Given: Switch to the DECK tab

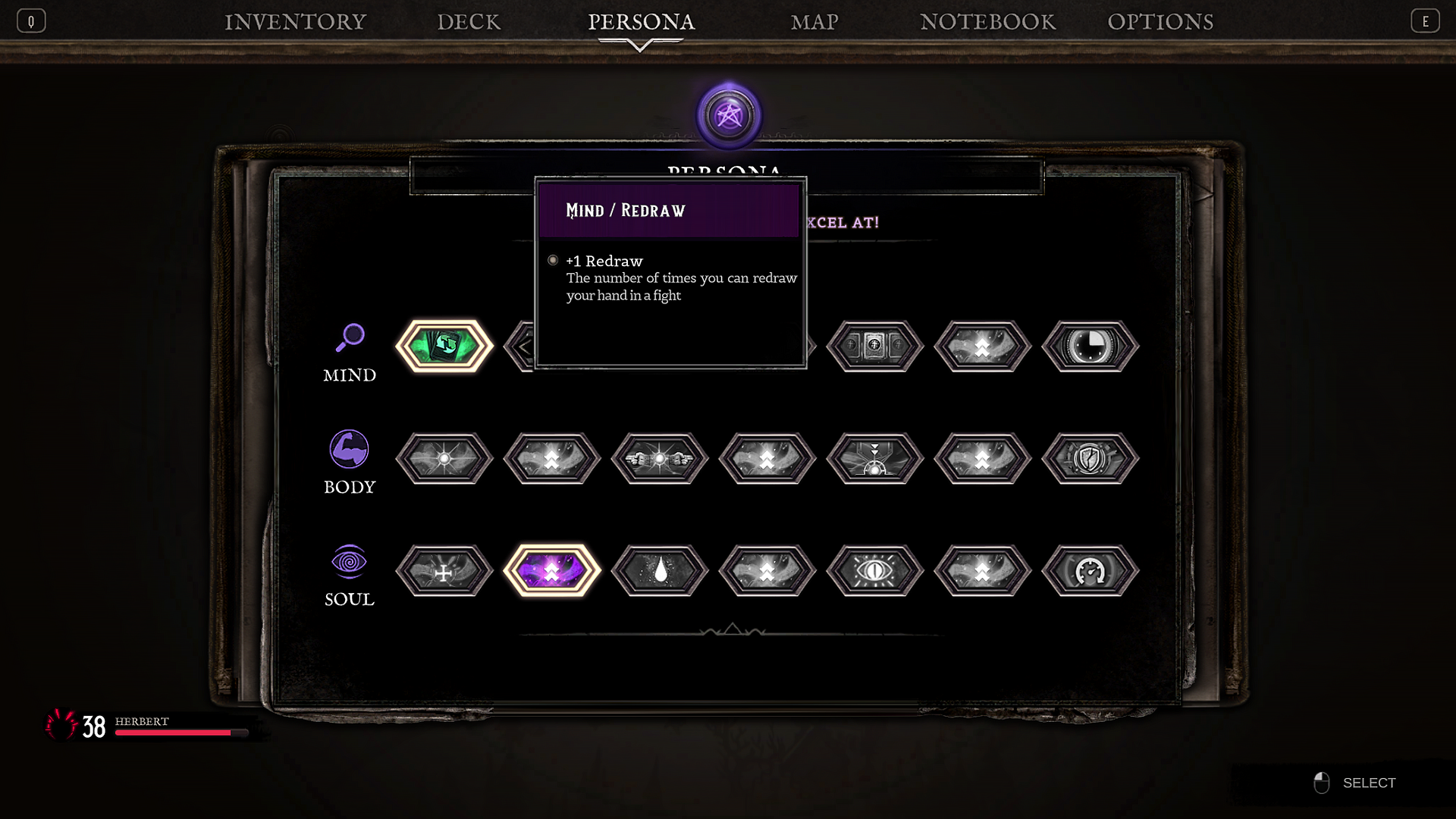Looking at the screenshot, I should (x=469, y=22).
